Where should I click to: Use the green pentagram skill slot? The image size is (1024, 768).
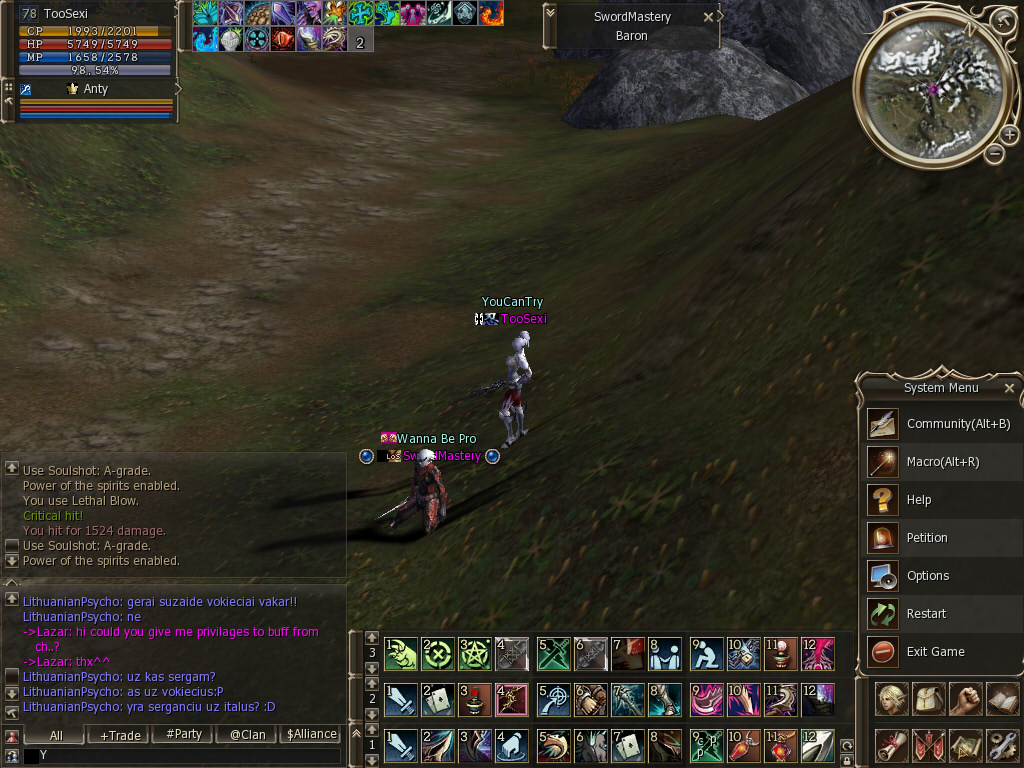click(x=475, y=654)
